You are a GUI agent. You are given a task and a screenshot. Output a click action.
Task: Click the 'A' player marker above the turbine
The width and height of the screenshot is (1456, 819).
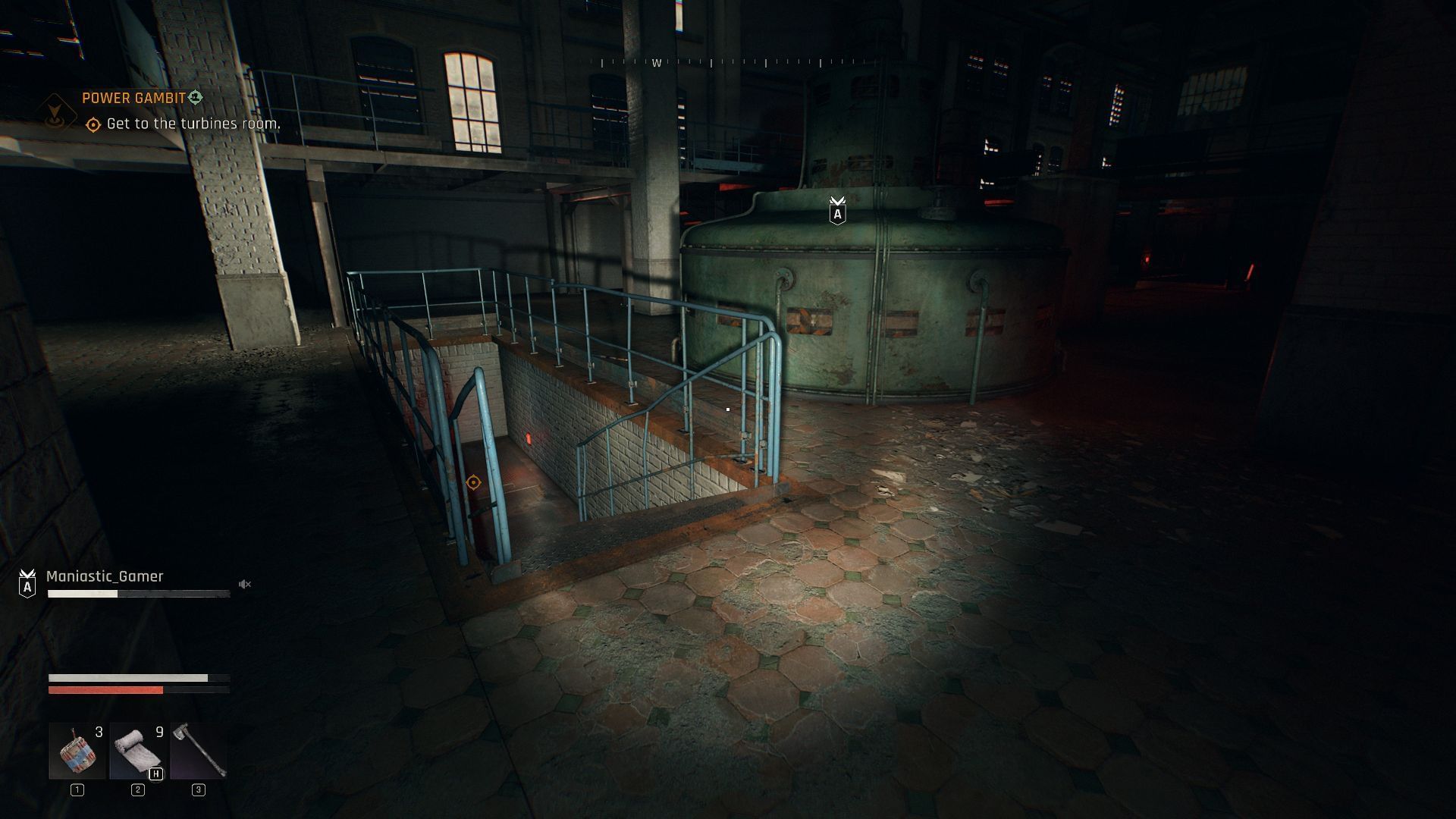pos(836,212)
